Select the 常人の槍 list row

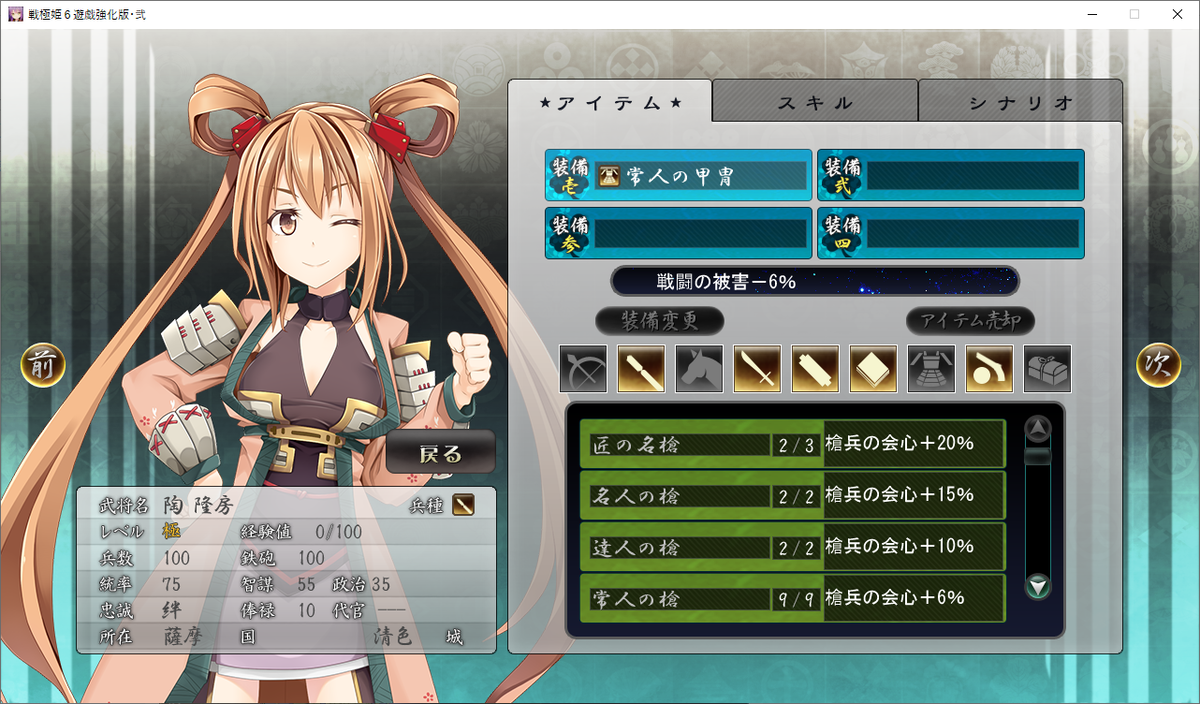coord(792,598)
